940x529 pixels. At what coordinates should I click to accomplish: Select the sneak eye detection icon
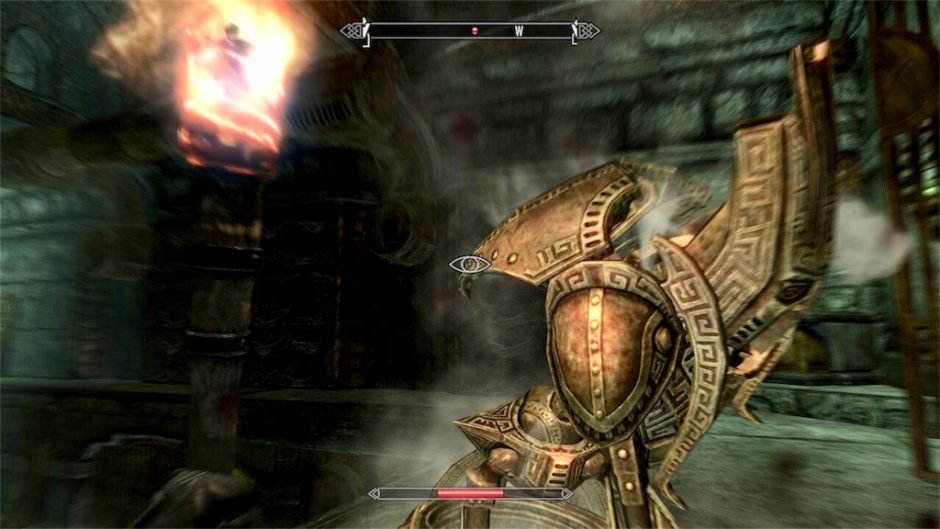(470, 264)
